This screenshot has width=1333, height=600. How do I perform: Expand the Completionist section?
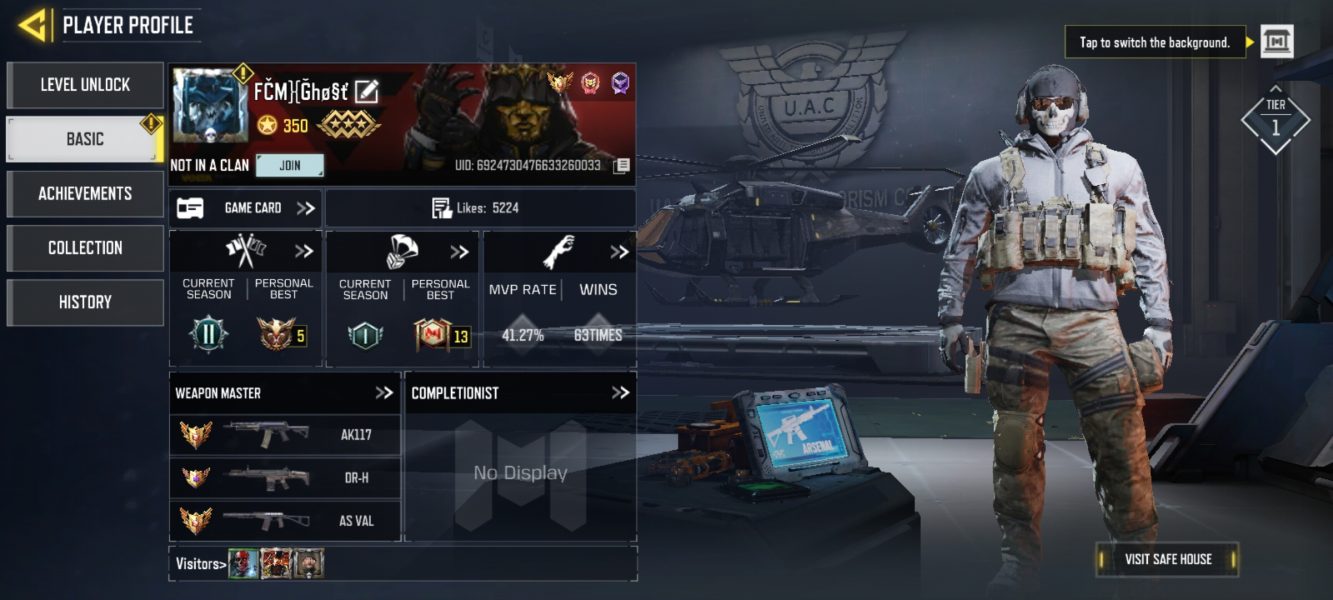(620, 393)
